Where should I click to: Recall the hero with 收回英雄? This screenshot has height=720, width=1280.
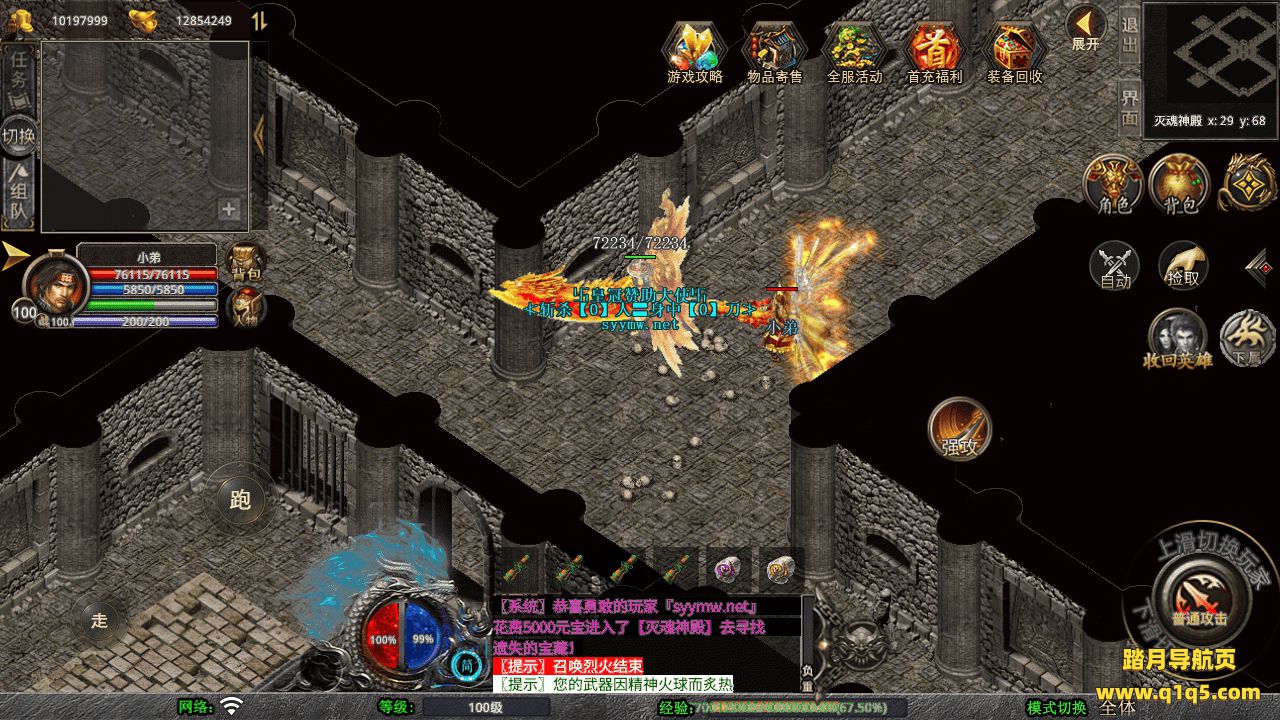click(x=1177, y=336)
